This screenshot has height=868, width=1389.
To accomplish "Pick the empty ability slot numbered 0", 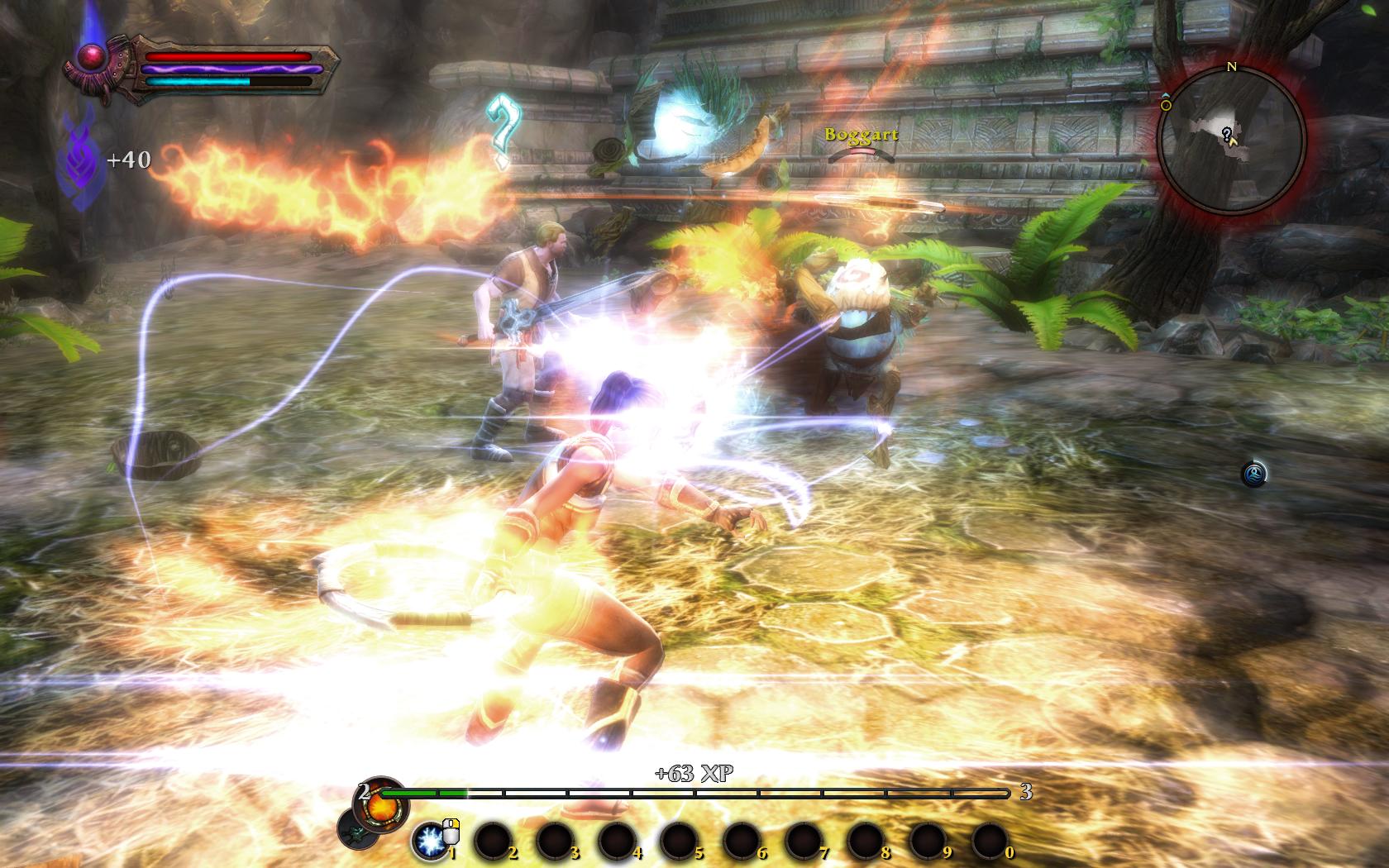I will pos(990,841).
